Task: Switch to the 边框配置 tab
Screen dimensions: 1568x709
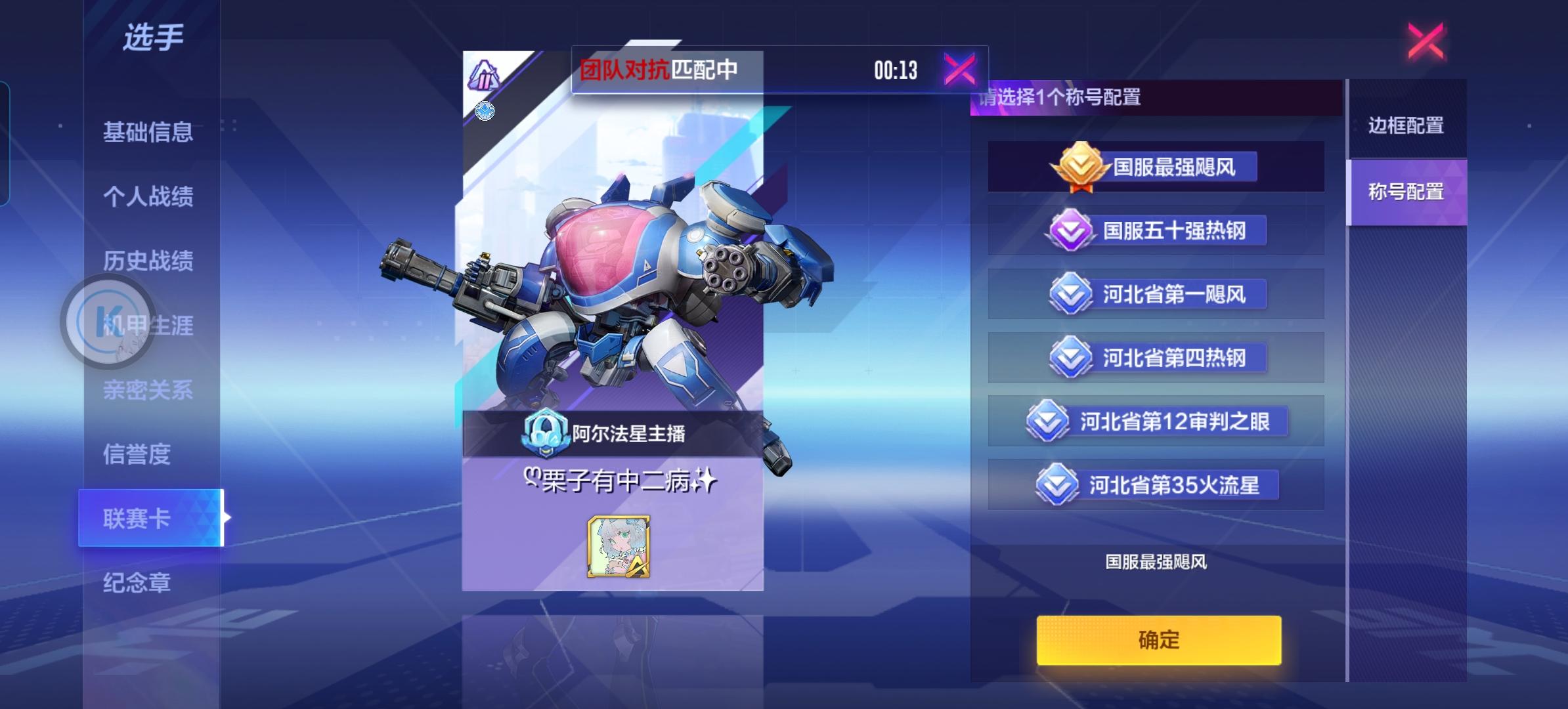Action: tap(1405, 126)
